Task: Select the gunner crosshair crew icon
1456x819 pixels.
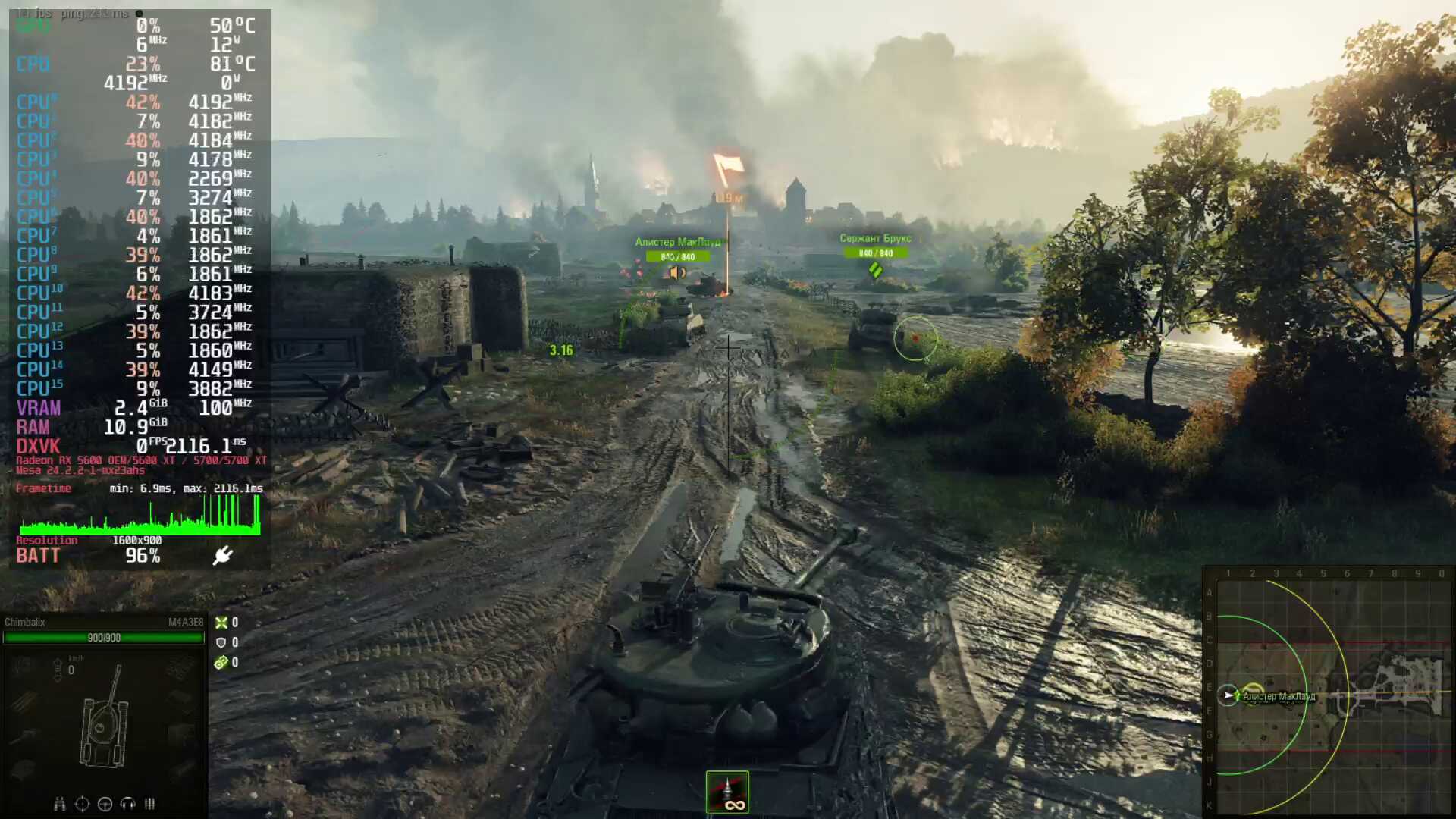Action: (83, 804)
